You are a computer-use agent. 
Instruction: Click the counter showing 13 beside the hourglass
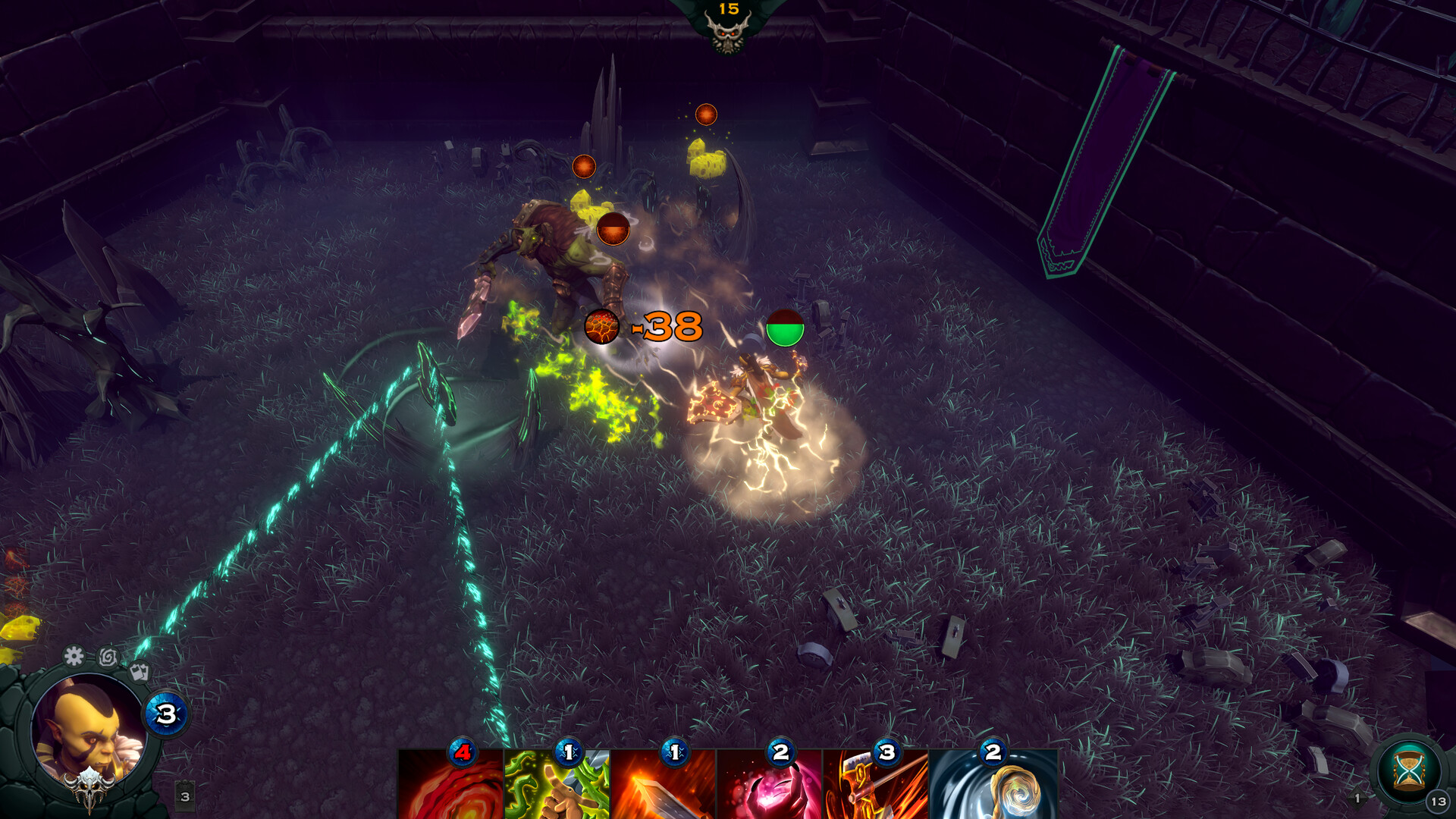point(1438,801)
